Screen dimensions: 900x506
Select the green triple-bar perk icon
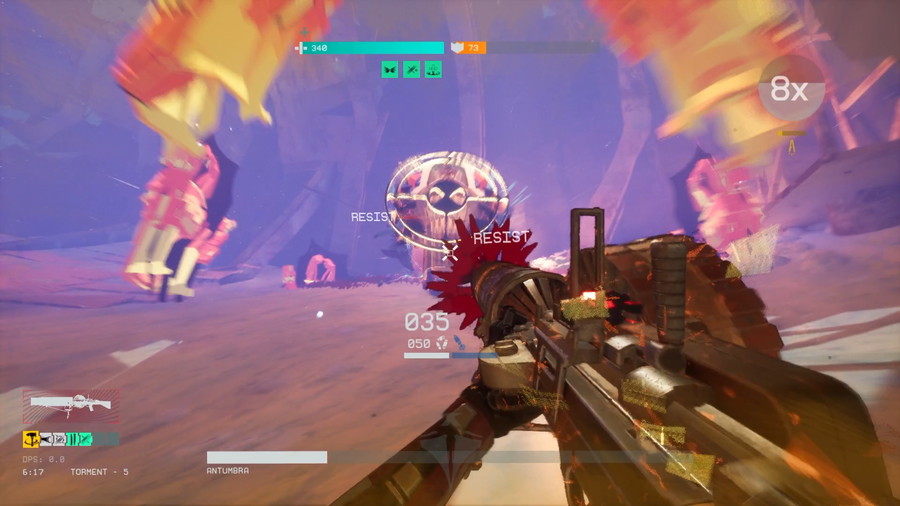point(74,438)
